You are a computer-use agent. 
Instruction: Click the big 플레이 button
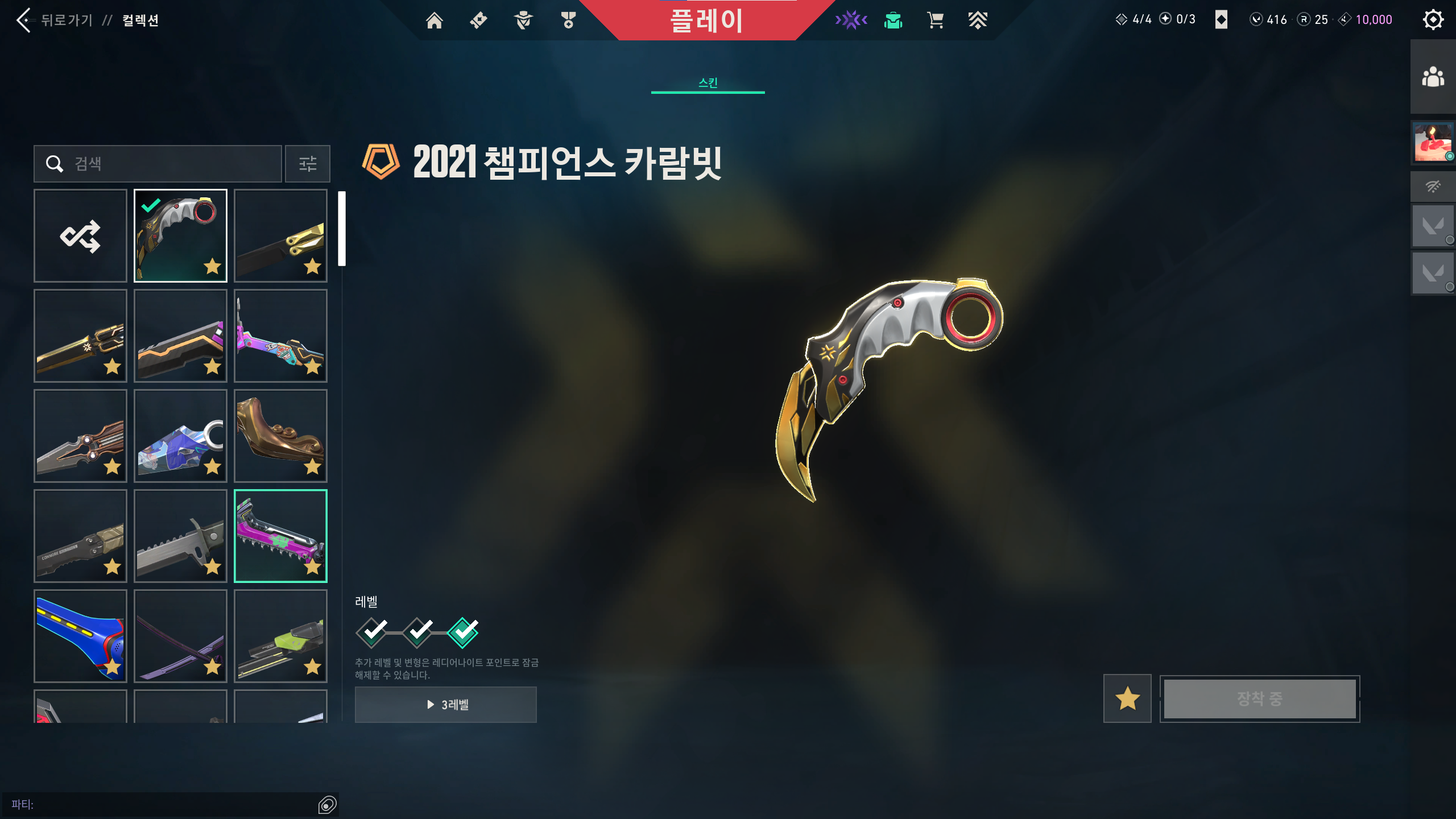pyautogui.click(x=706, y=20)
